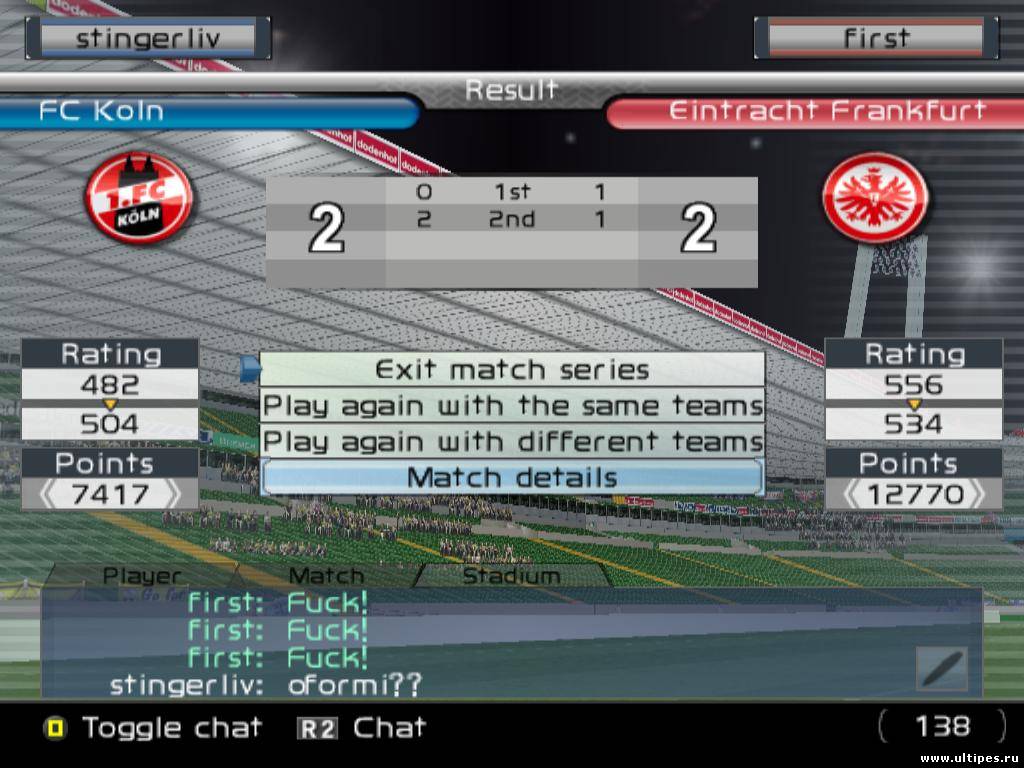Switch to the Player chat tab
Image resolution: width=1024 pixels, height=768 pixels.
click(x=143, y=576)
